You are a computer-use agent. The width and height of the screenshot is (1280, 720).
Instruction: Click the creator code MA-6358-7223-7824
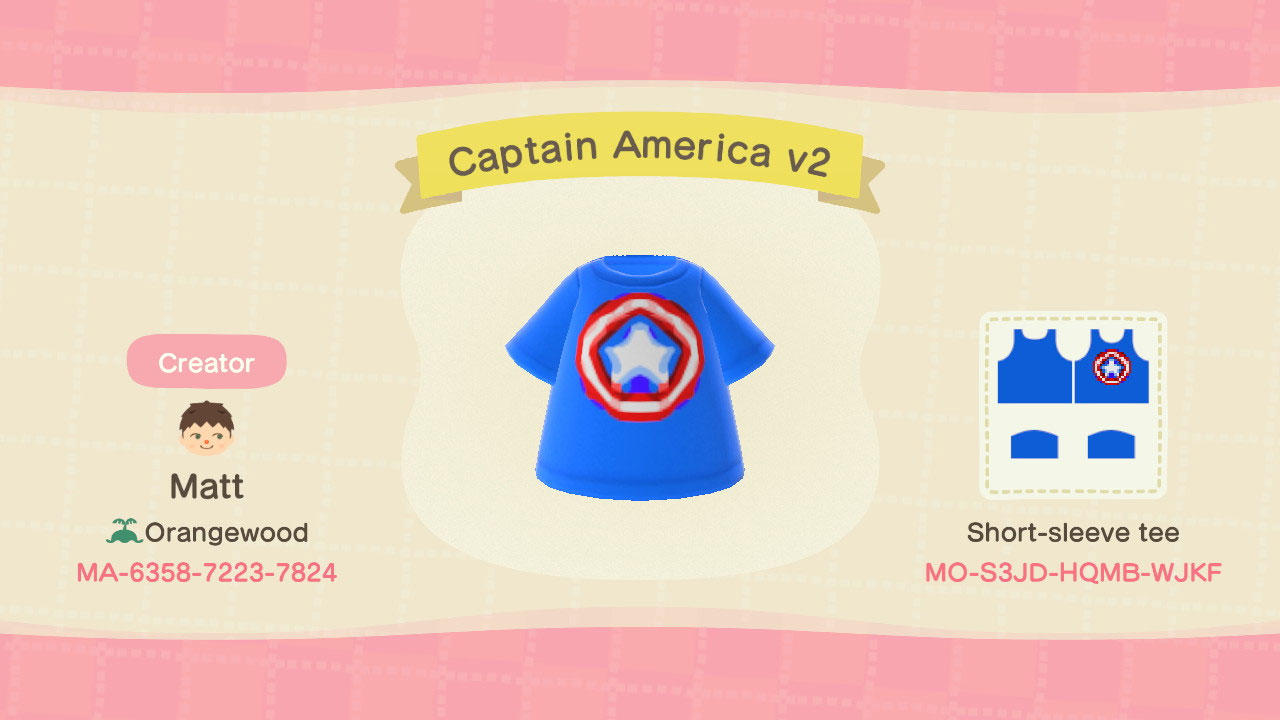click(207, 573)
